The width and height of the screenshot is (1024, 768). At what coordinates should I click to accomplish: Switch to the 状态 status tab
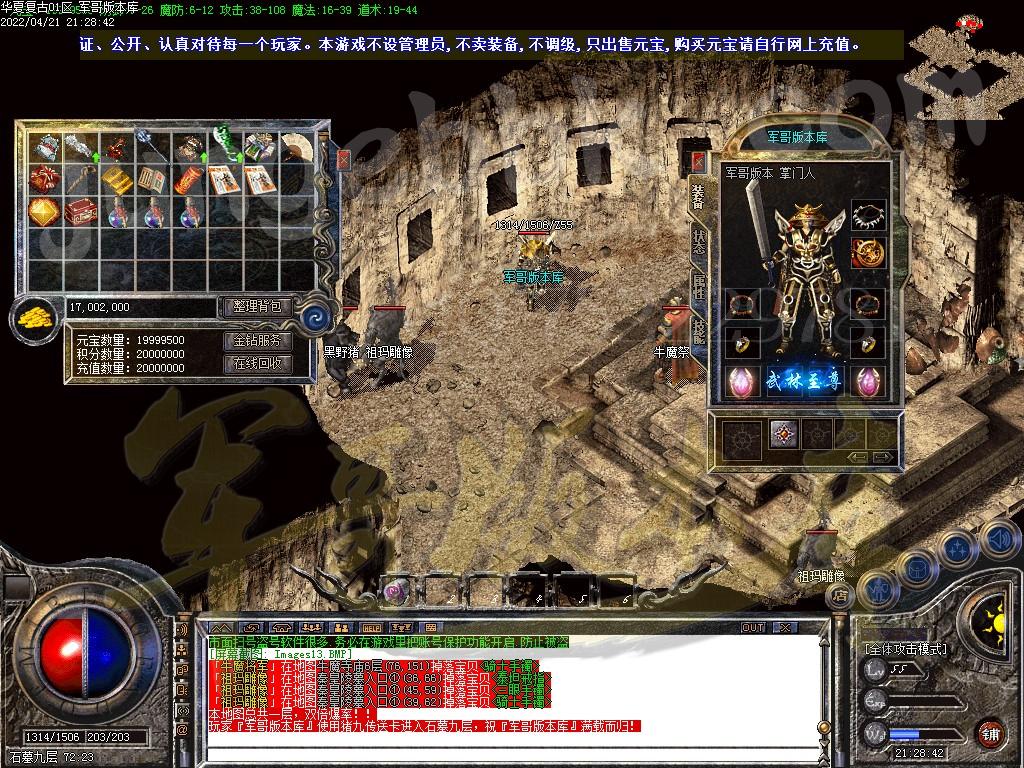pos(698,241)
